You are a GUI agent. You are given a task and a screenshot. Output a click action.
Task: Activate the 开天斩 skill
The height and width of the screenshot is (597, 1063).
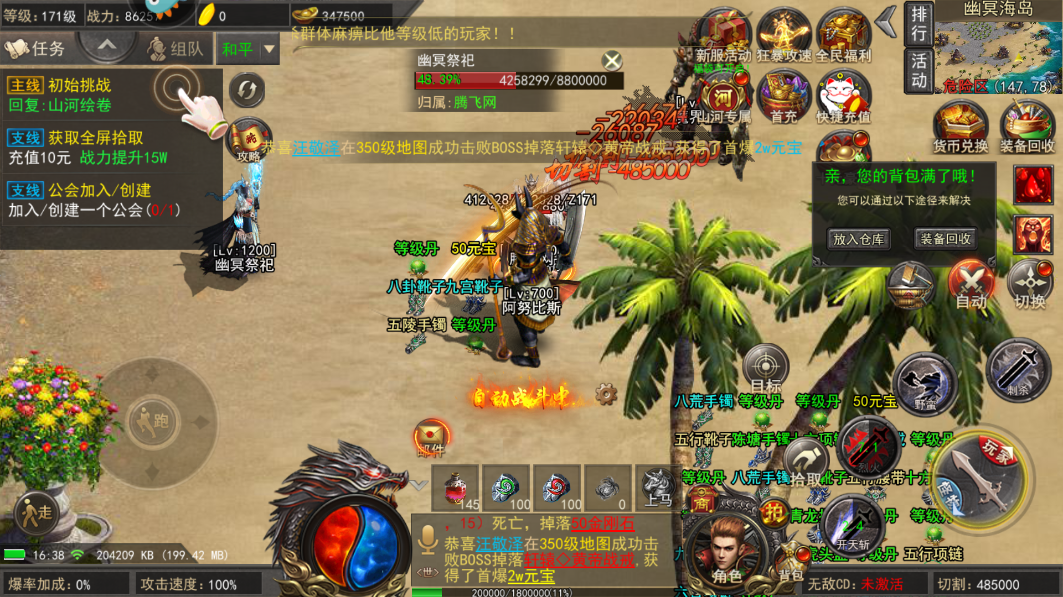pos(853,522)
